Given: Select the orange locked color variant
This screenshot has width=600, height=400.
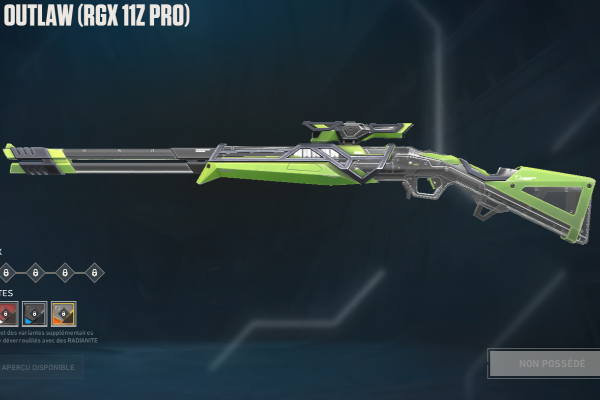Looking at the screenshot, I should pos(64,313).
